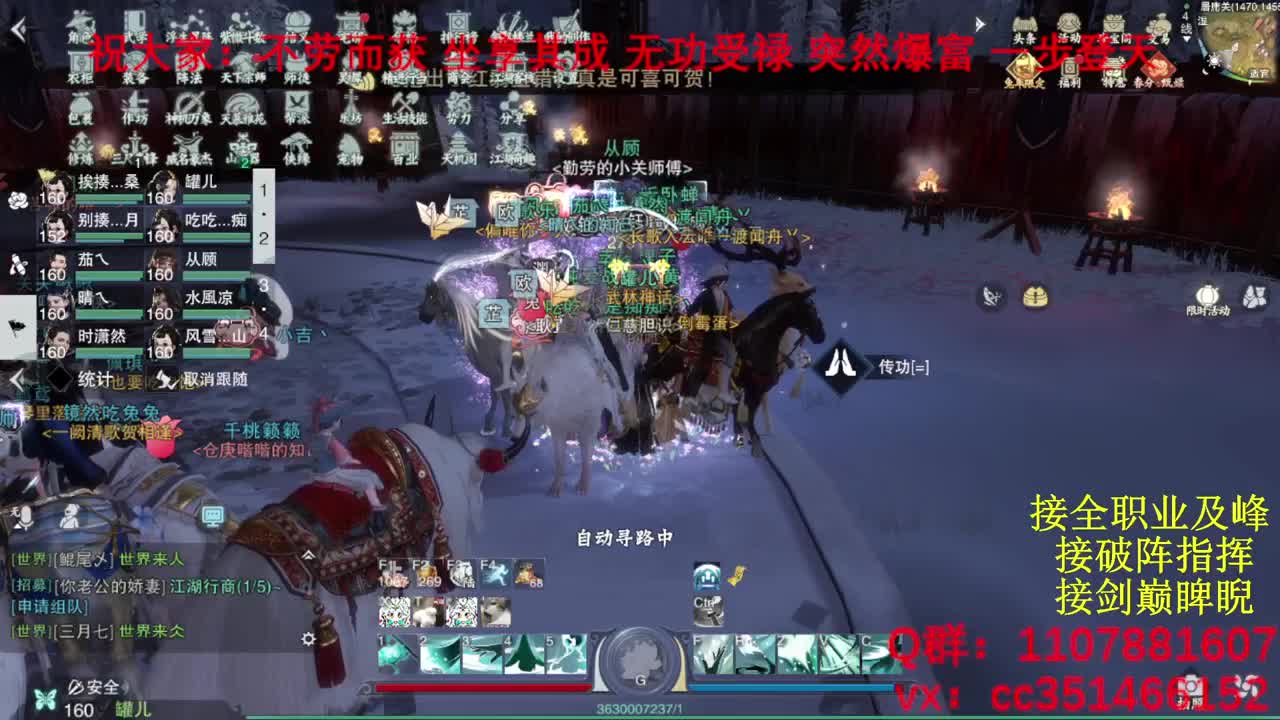Click the 申请组队 (Apply to Team) link
Viewport: 1280px width, 720px height.
pos(48,608)
